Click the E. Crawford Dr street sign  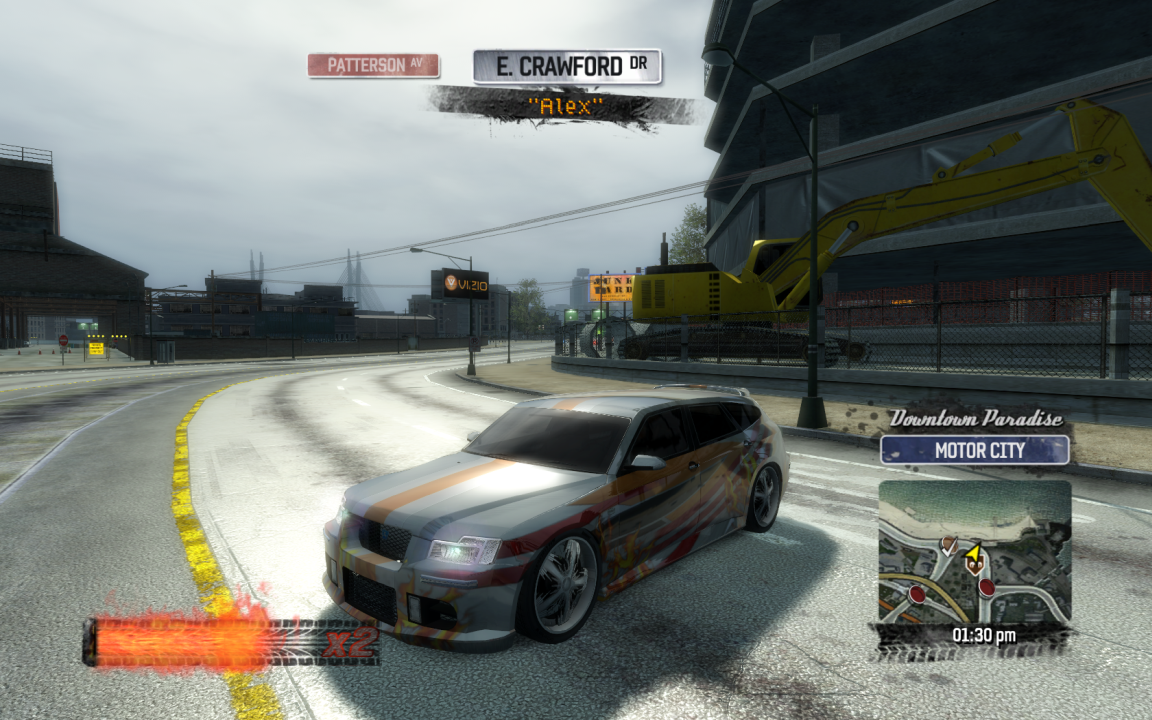567,67
